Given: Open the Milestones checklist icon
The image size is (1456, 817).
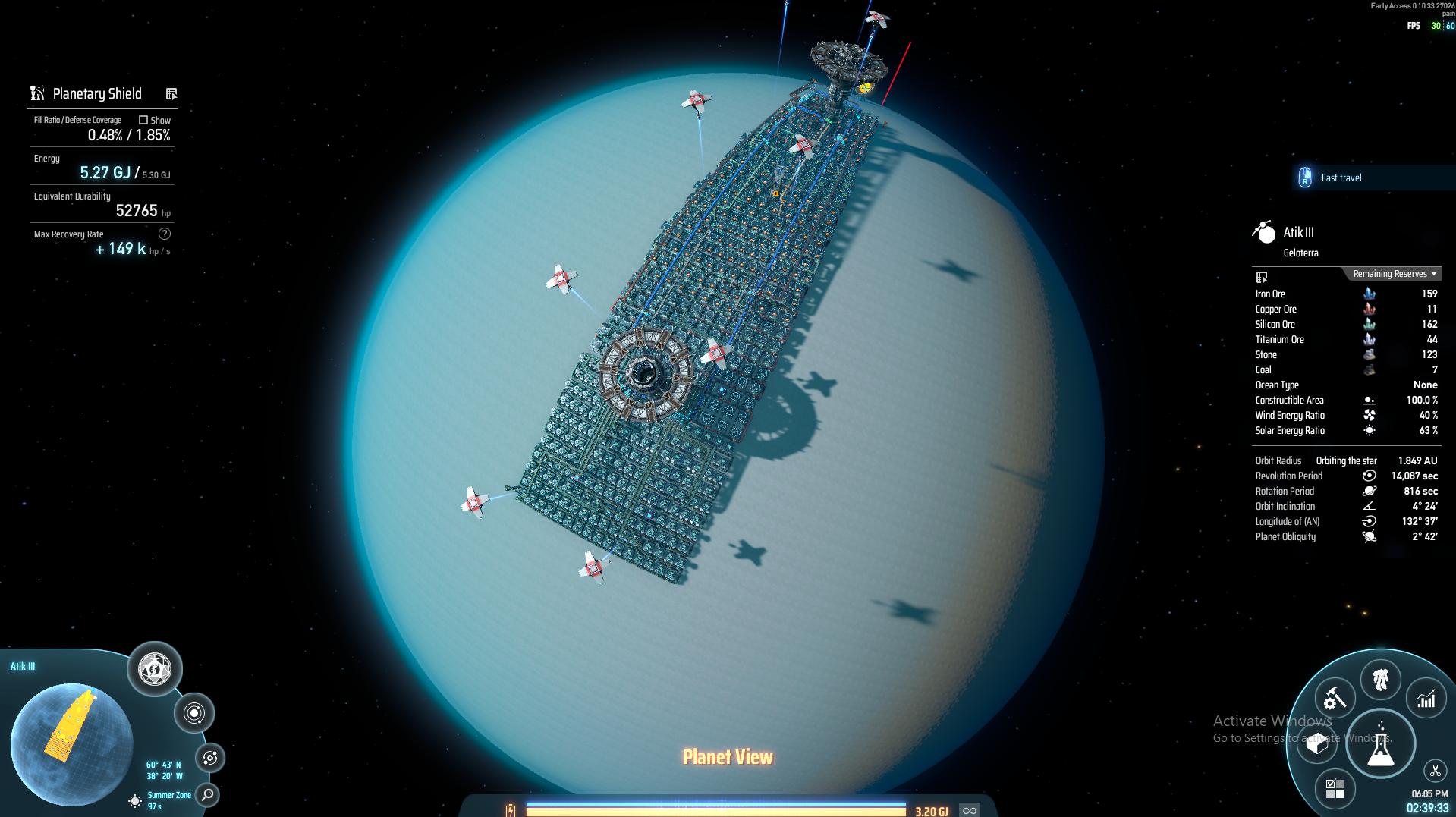Looking at the screenshot, I should tap(1335, 790).
